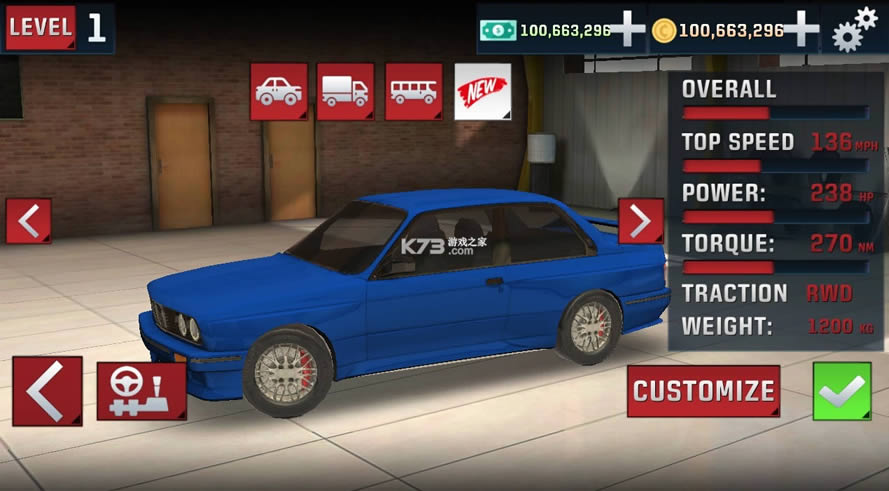Open the settings gears menu
The image size is (889, 491).
coord(855,29)
